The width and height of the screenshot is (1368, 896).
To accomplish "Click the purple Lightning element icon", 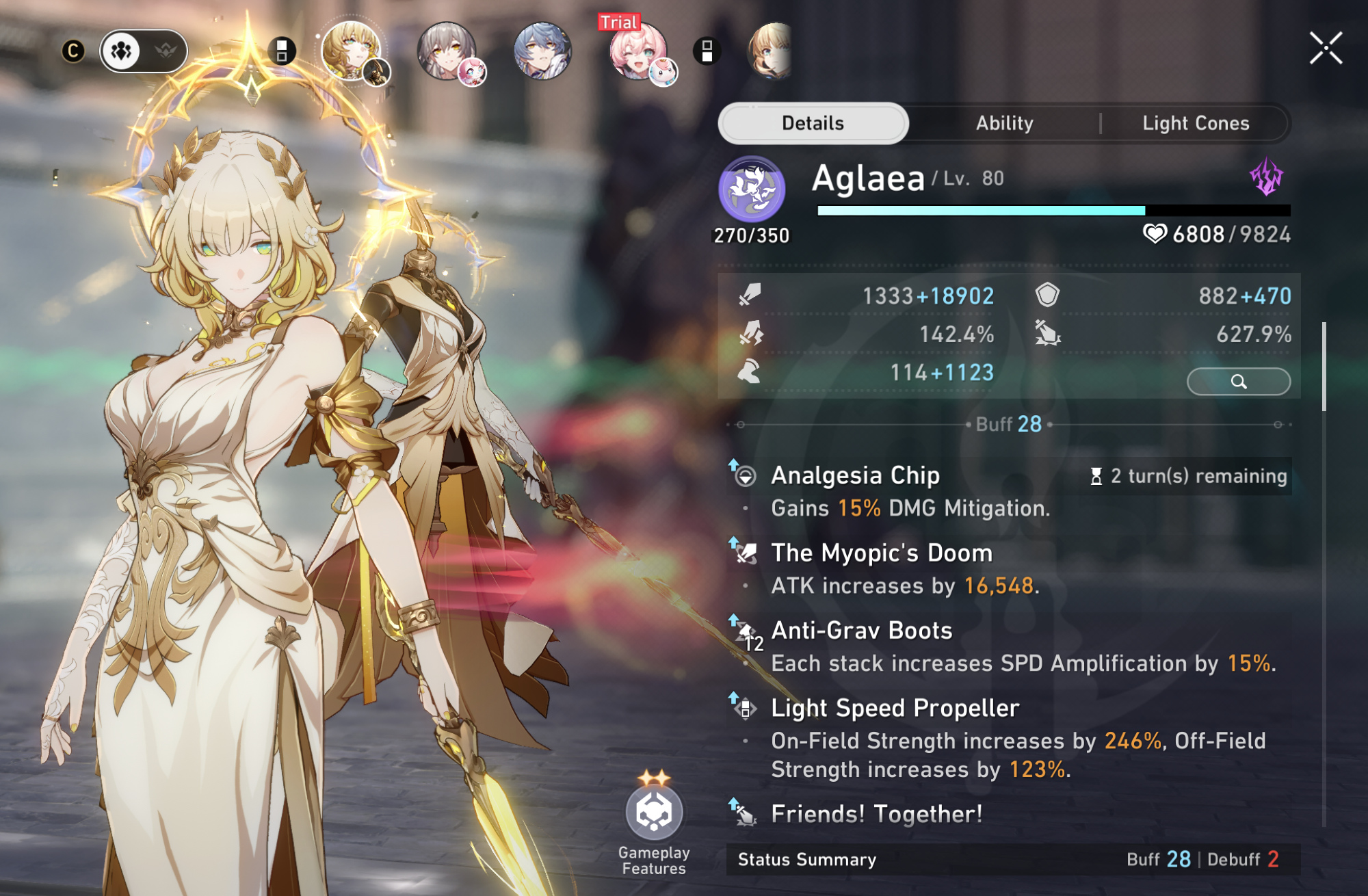I will [1267, 177].
